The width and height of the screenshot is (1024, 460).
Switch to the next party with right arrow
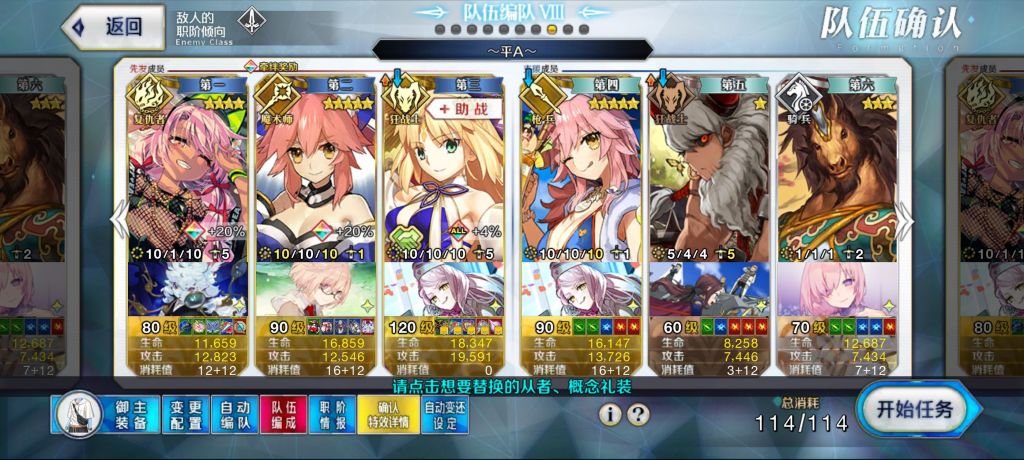[x=905, y=220]
